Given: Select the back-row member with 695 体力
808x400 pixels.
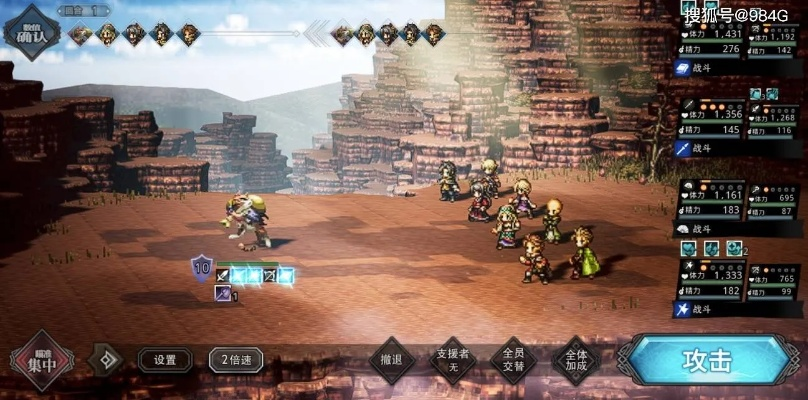Looking at the screenshot, I should tap(774, 206).
